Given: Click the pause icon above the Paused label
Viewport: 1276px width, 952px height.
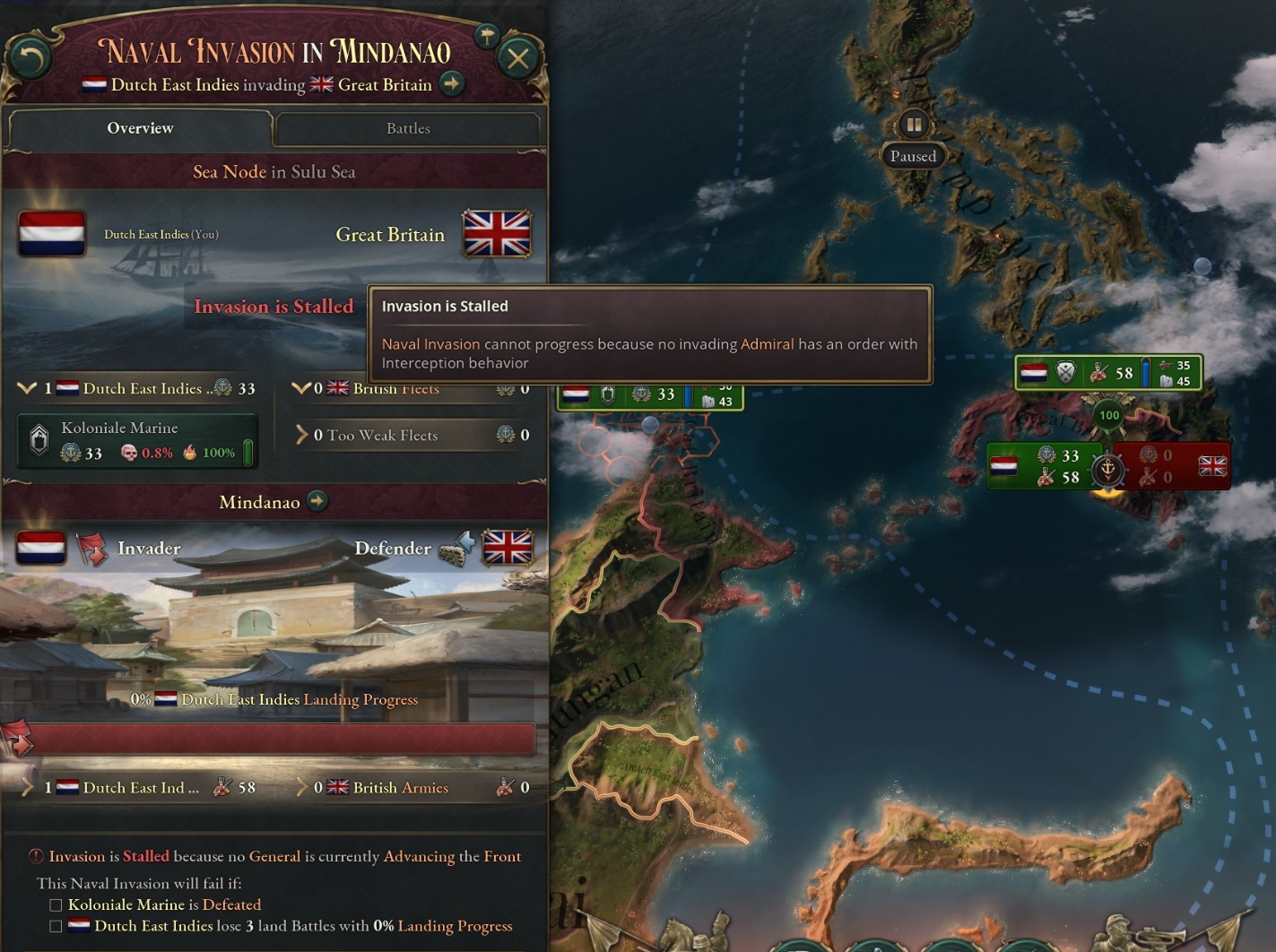Looking at the screenshot, I should [x=914, y=125].
